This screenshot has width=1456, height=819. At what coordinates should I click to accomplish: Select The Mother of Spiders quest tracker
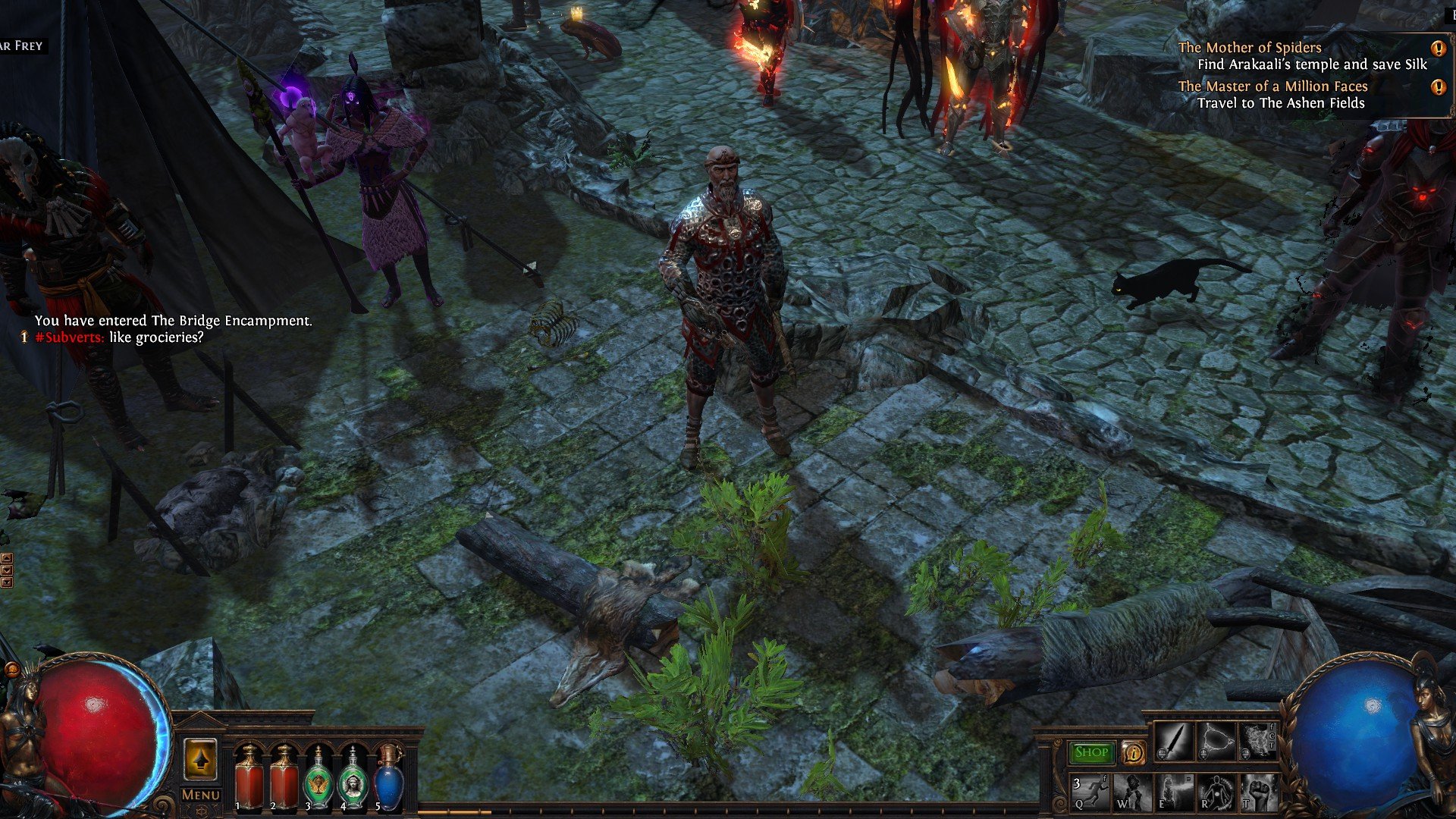pyautogui.click(x=1249, y=48)
